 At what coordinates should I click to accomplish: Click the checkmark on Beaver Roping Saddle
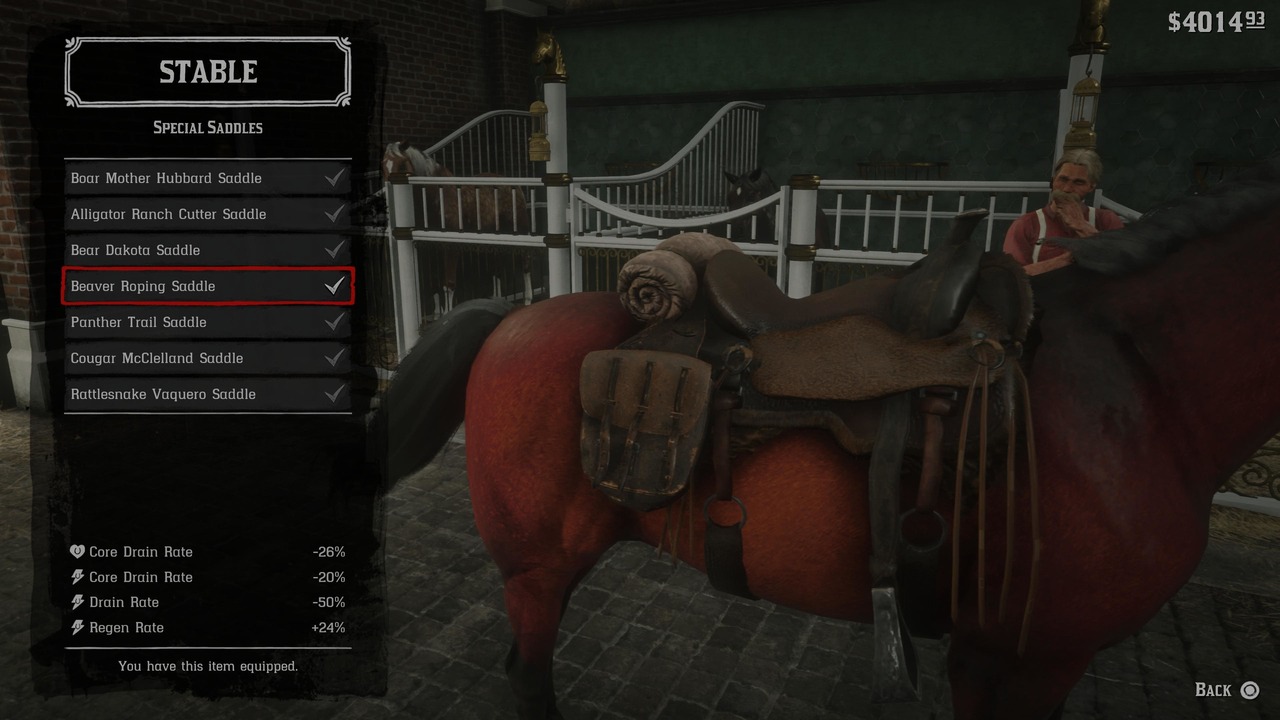[x=335, y=285]
